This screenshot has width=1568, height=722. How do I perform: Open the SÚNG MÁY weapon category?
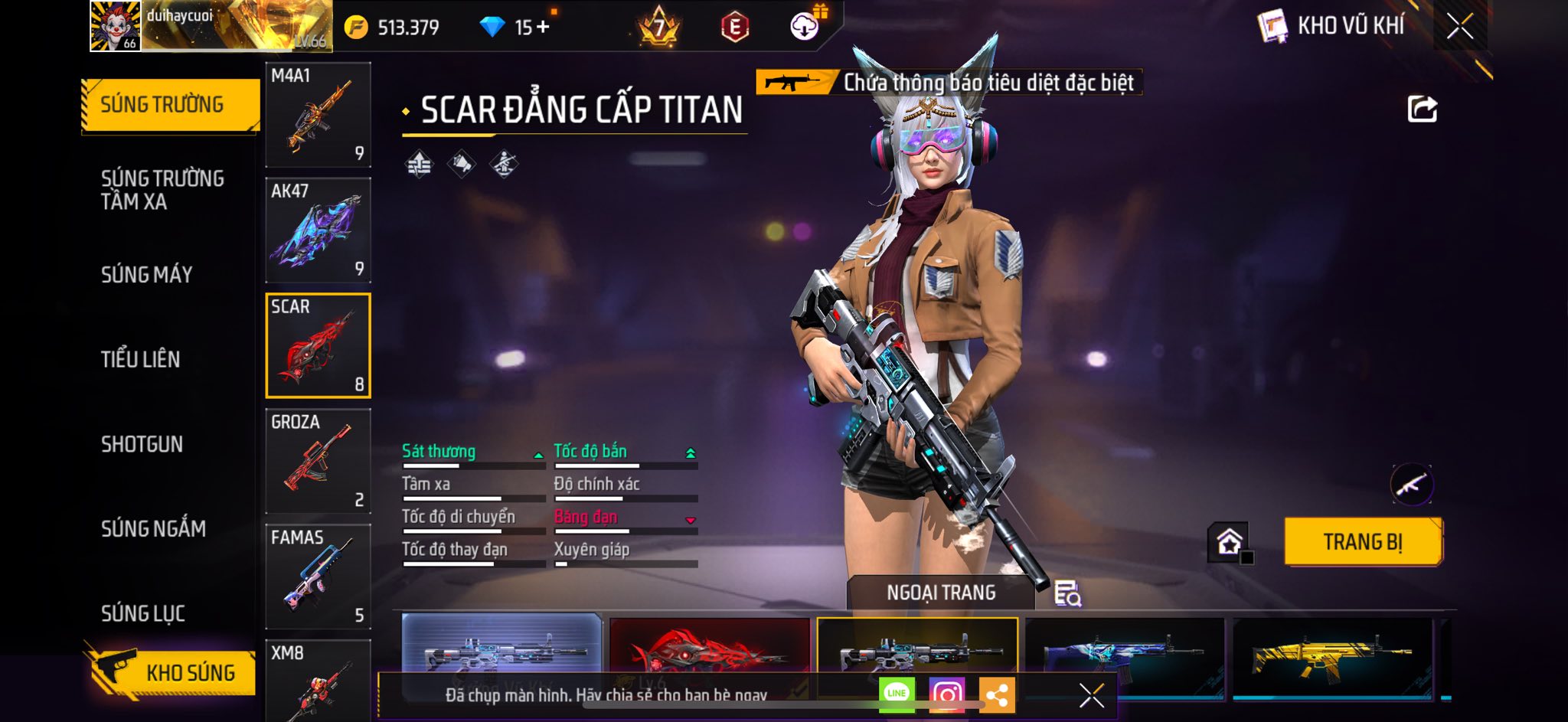click(146, 274)
